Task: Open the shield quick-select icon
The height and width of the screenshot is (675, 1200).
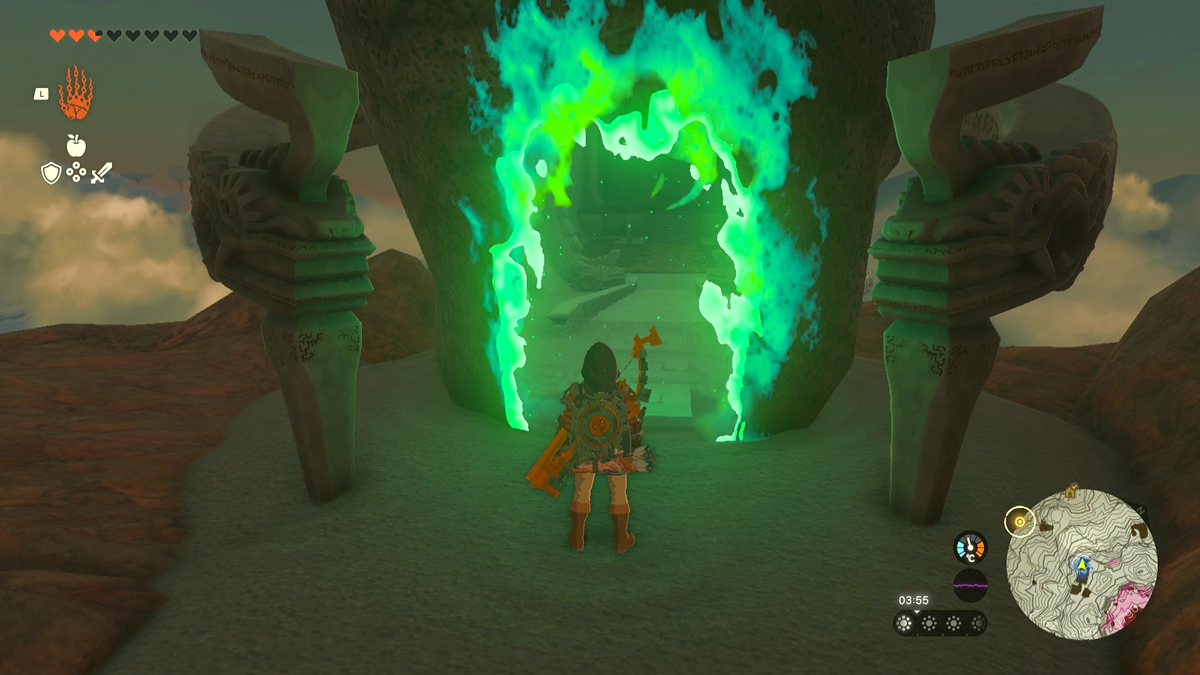Action: click(50, 173)
